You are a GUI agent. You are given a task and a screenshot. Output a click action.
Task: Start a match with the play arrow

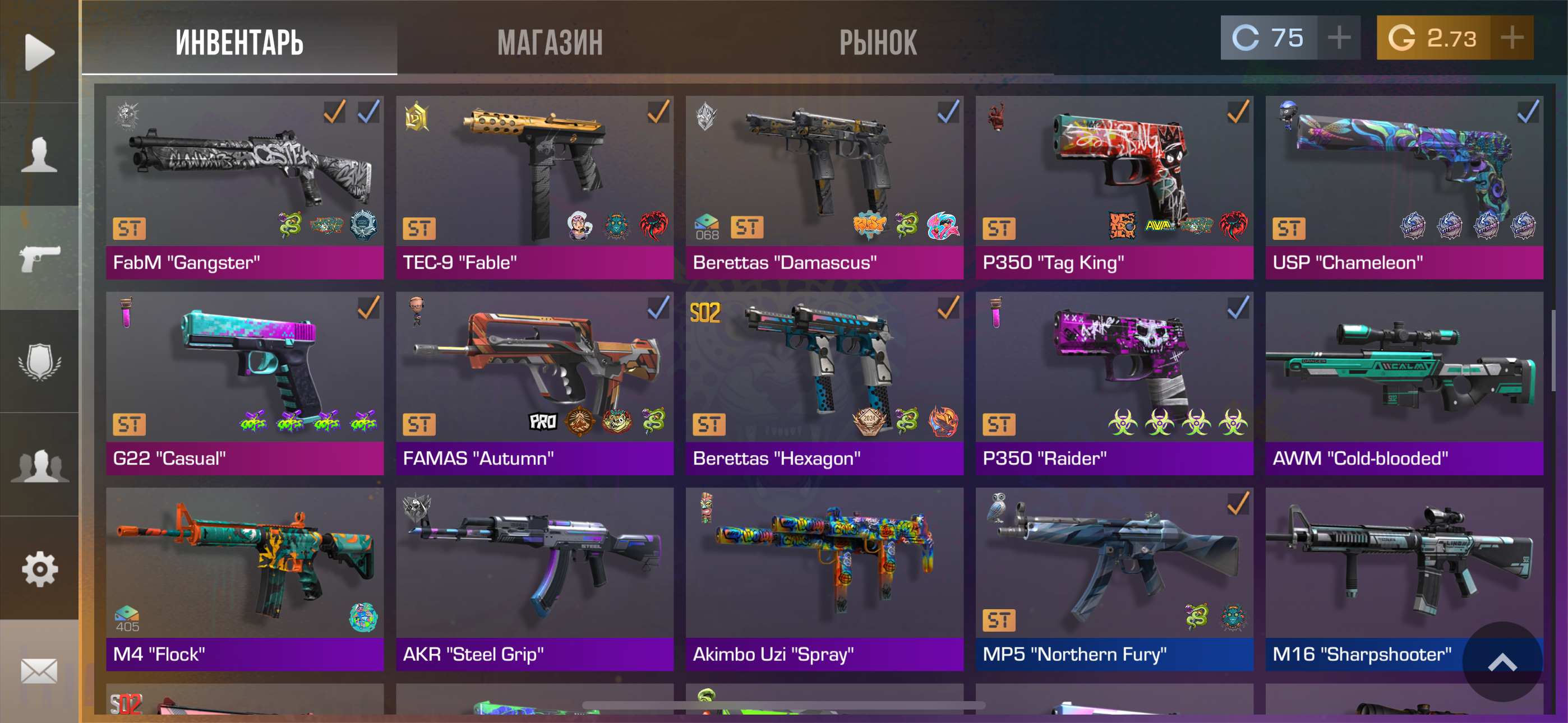click(x=40, y=52)
